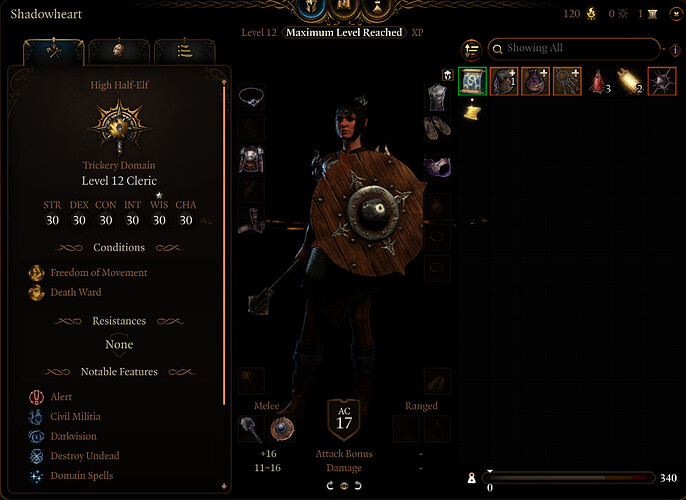
Task: Select the glowing golden scroll stack
Action: 631,81
